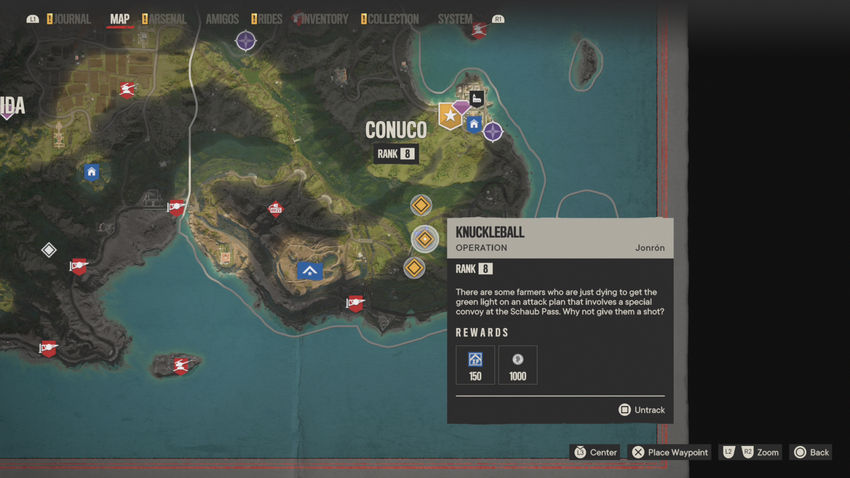Click the Place Waypoint option

[x=669, y=452]
